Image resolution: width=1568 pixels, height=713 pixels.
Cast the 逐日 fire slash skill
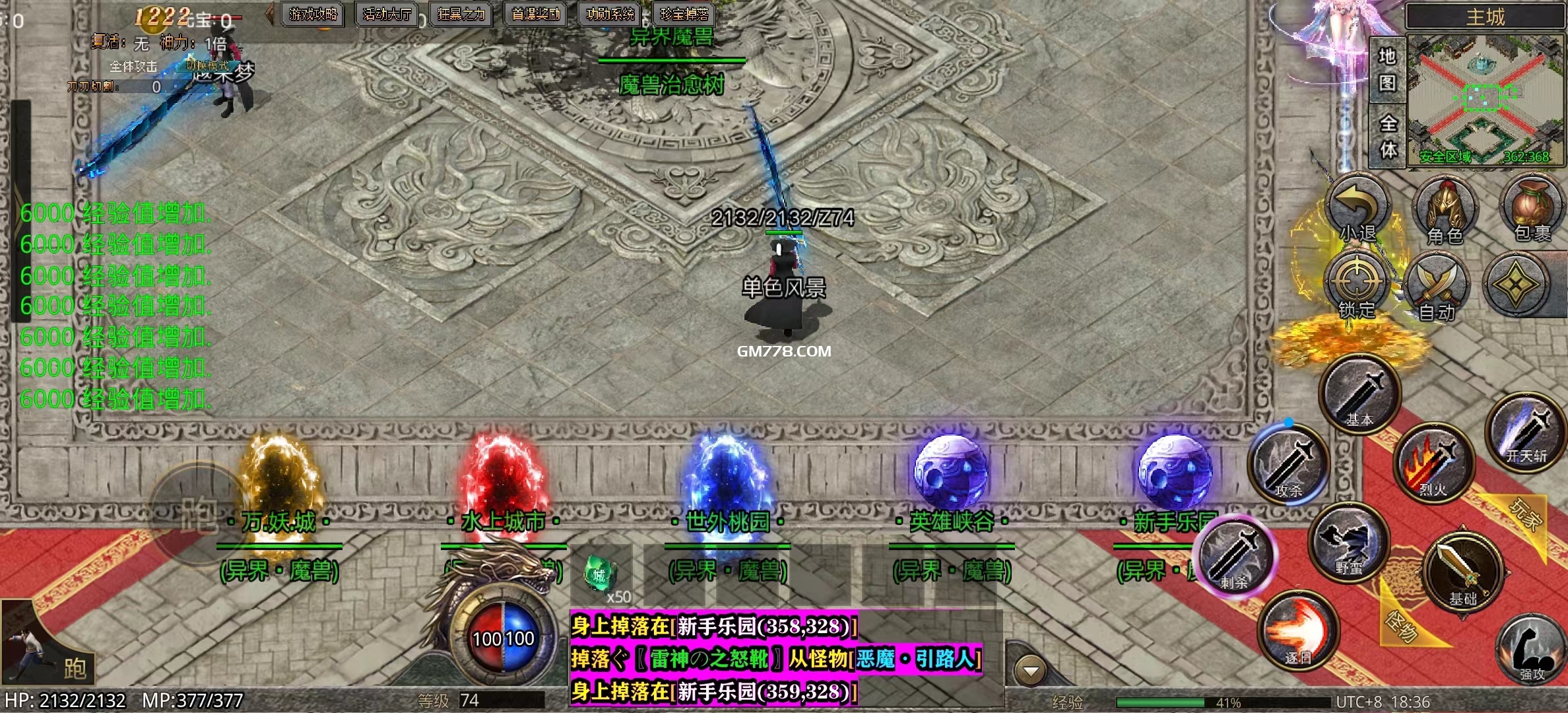[1297, 630]
